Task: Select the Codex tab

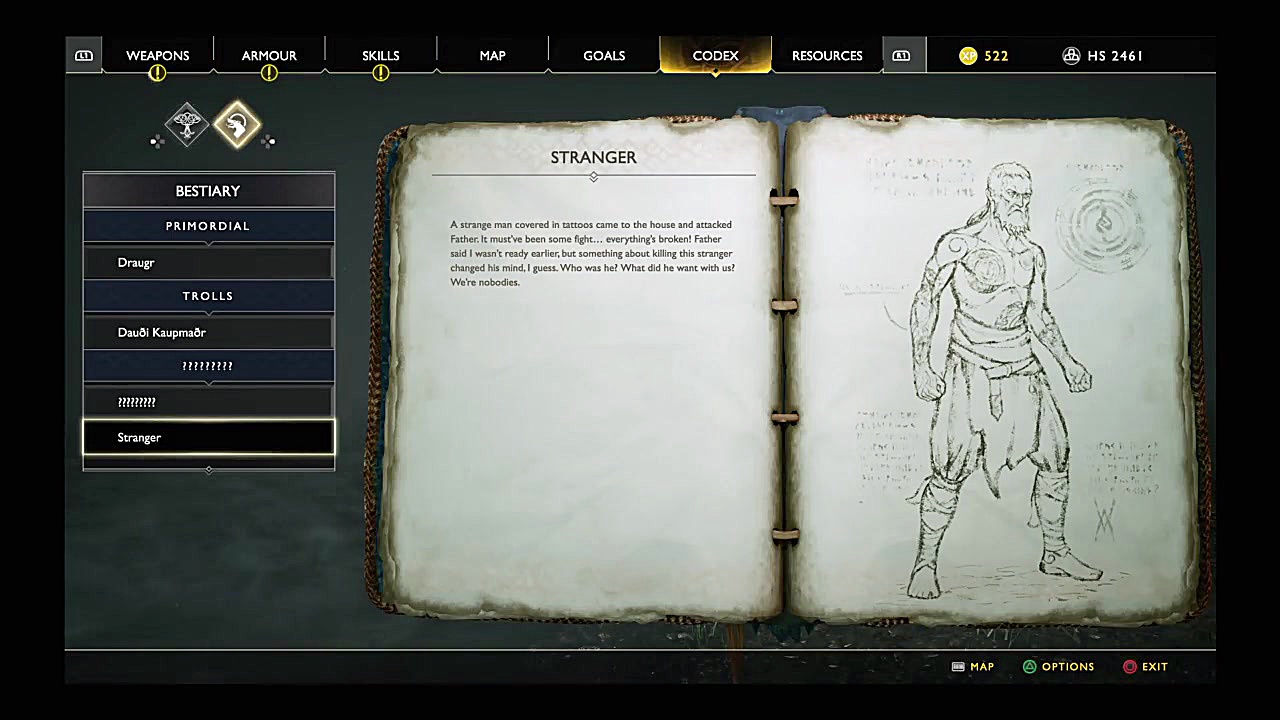Action: click(x=715, y=56)
